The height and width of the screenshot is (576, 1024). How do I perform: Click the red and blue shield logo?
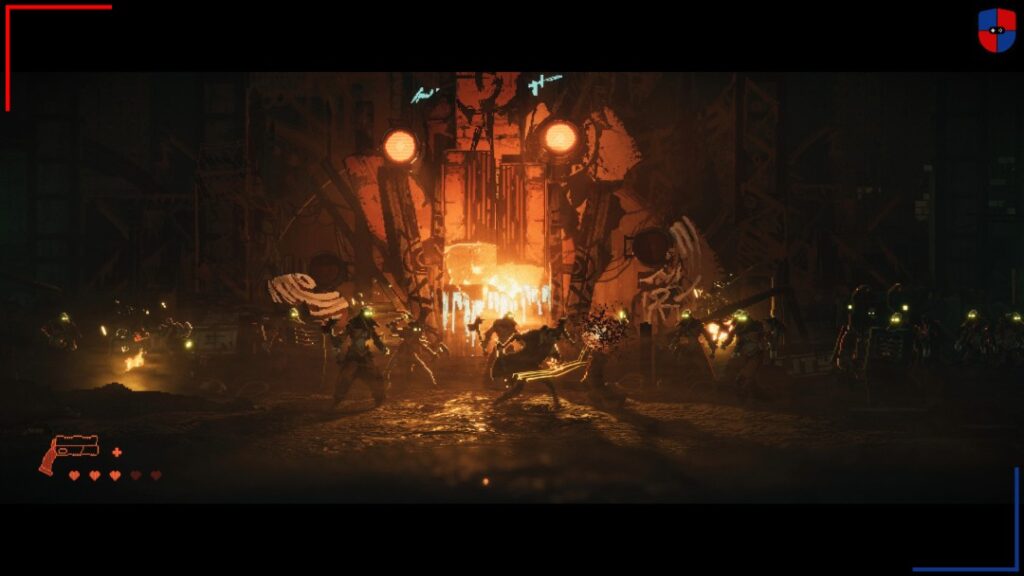996,30
